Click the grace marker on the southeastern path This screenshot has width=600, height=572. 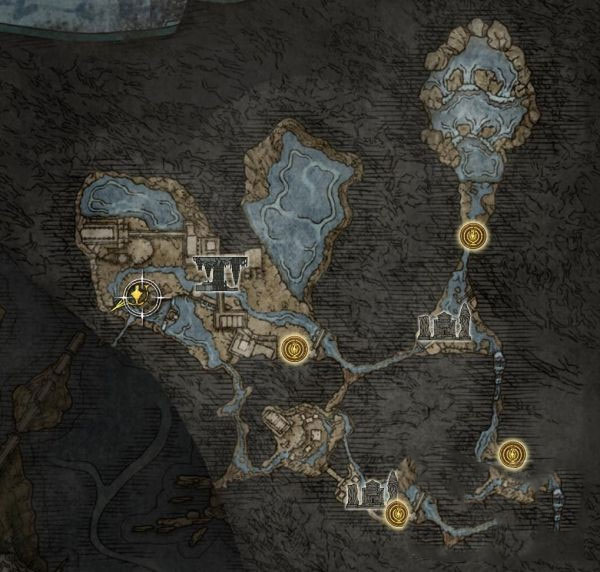512,454
